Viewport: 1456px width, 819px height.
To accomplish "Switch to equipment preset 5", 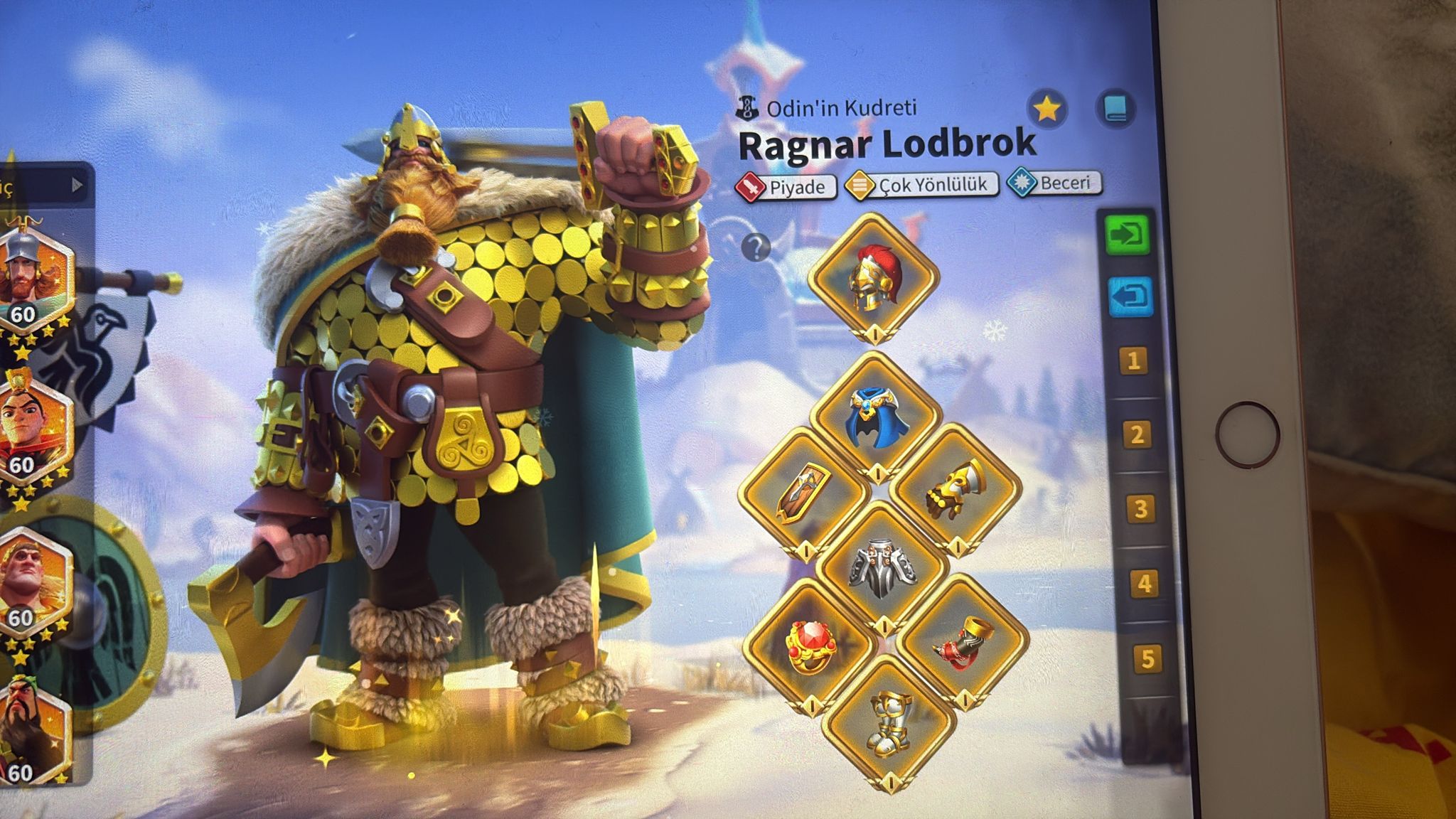I will point(1147,659).
